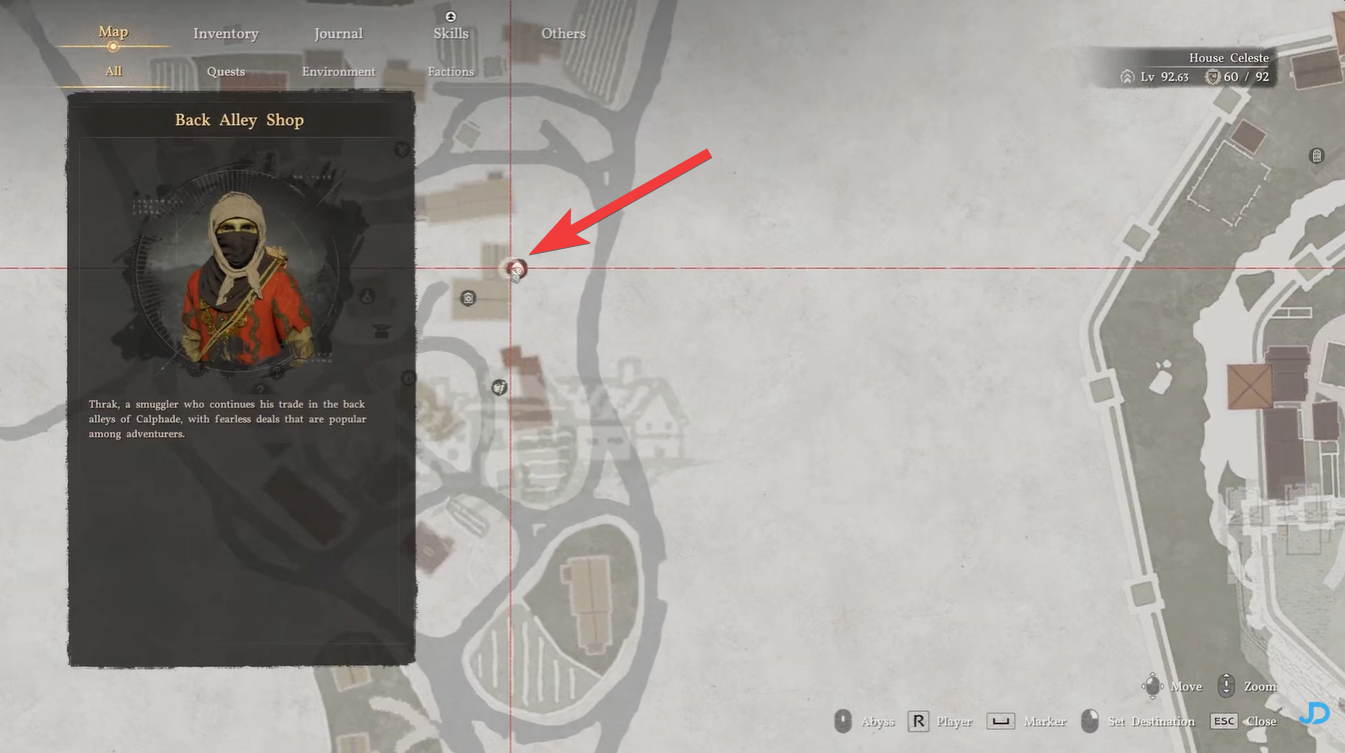
Task: Click the lightning vendor icon on the map
Action: pos(500,386)
